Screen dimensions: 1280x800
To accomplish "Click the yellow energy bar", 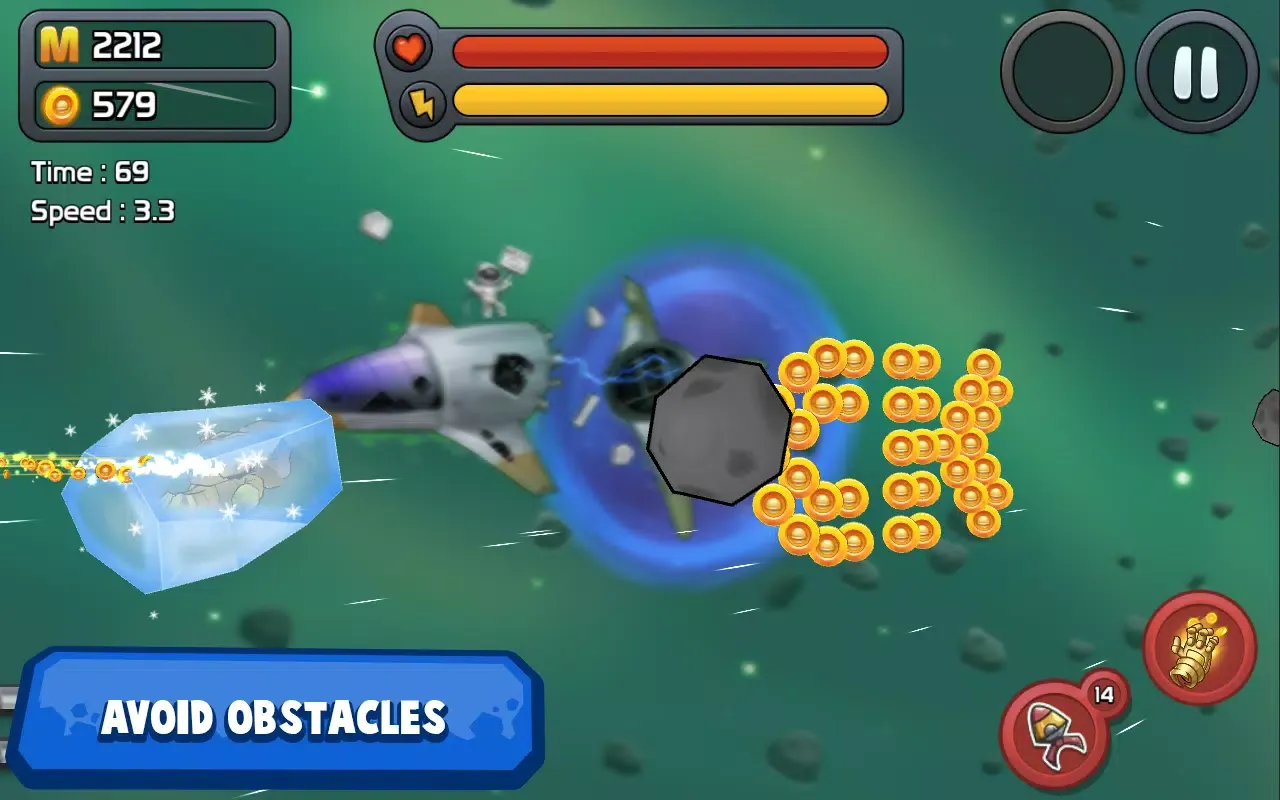I will pyautogui.click(x=670, y=100).
